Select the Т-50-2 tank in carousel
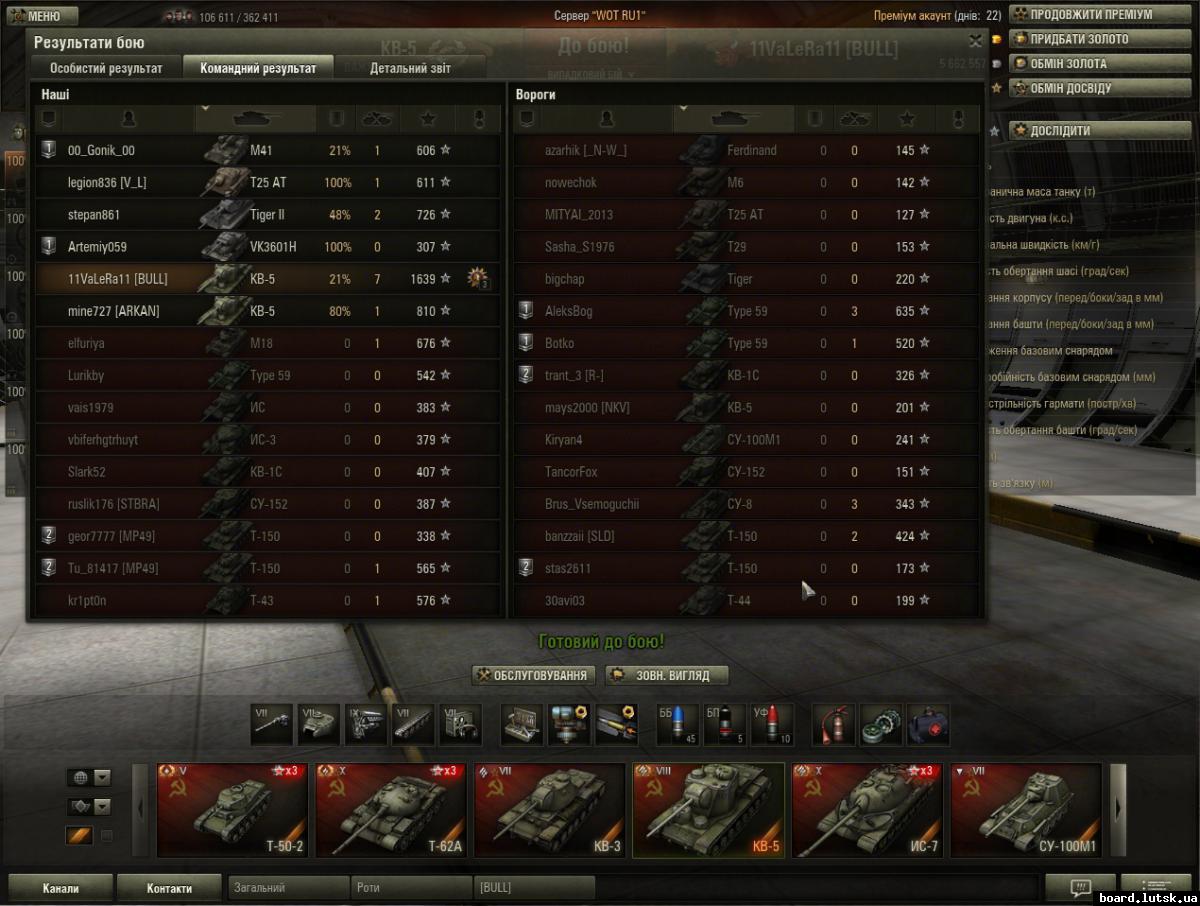 pos(232,810)
